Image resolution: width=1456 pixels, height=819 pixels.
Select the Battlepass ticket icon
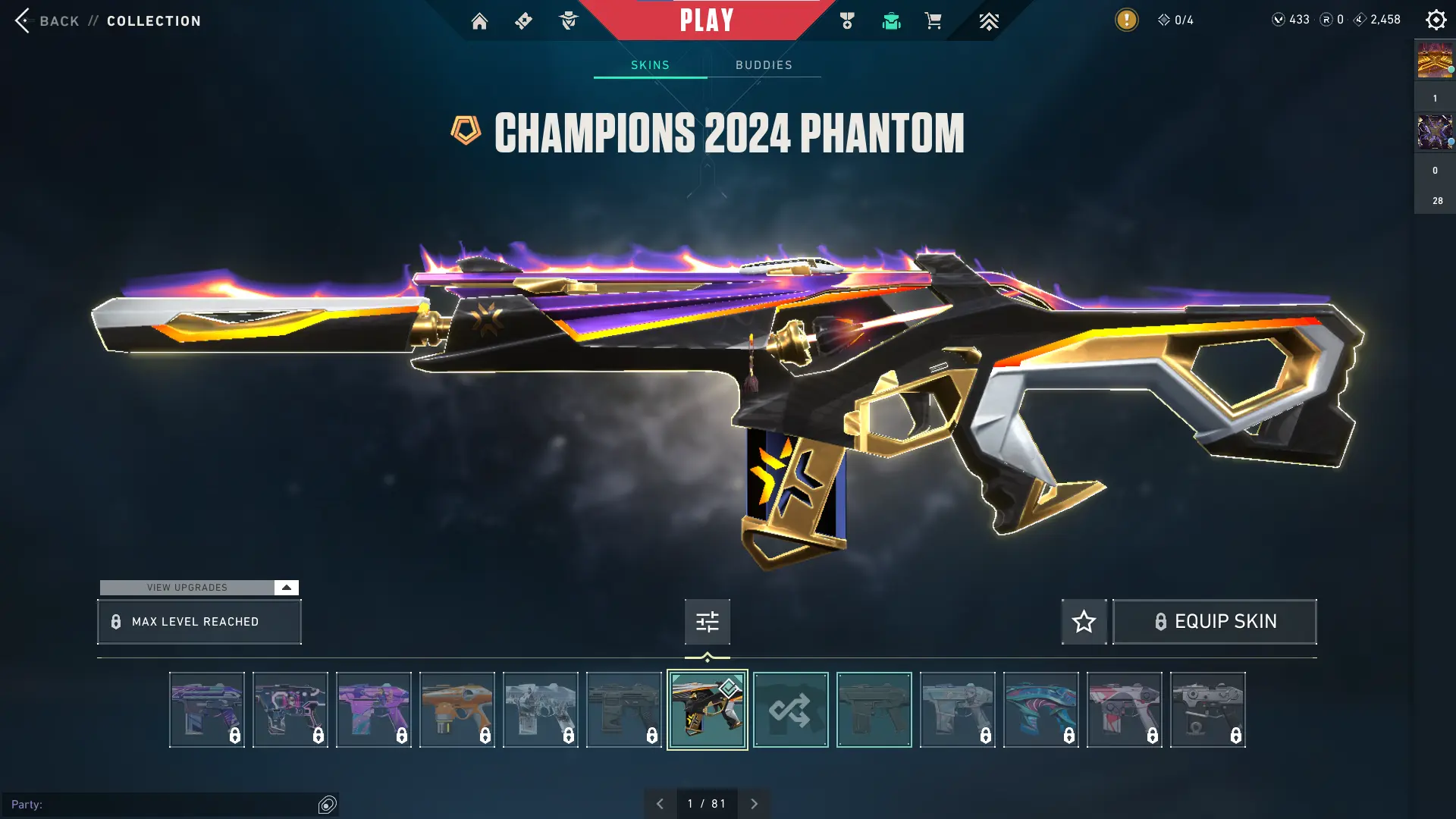[x=523, y=21]
